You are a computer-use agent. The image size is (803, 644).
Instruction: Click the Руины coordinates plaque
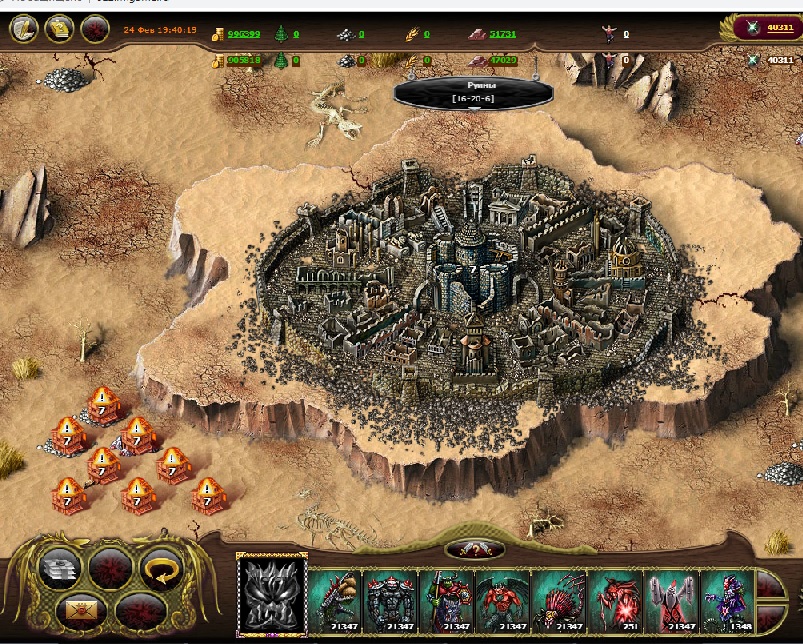click(474, 92)
